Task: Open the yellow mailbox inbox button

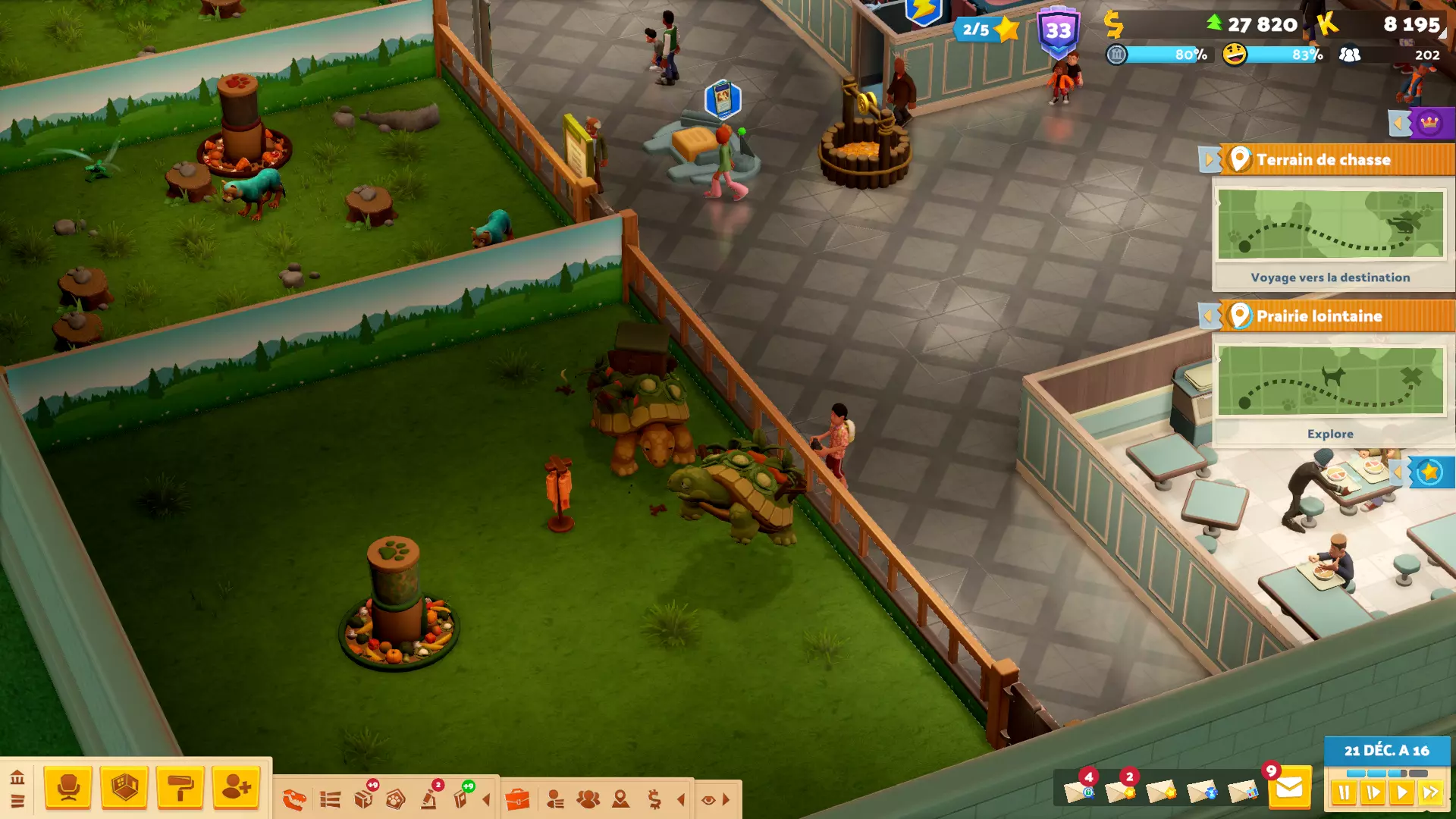Action: point(1289,789)
